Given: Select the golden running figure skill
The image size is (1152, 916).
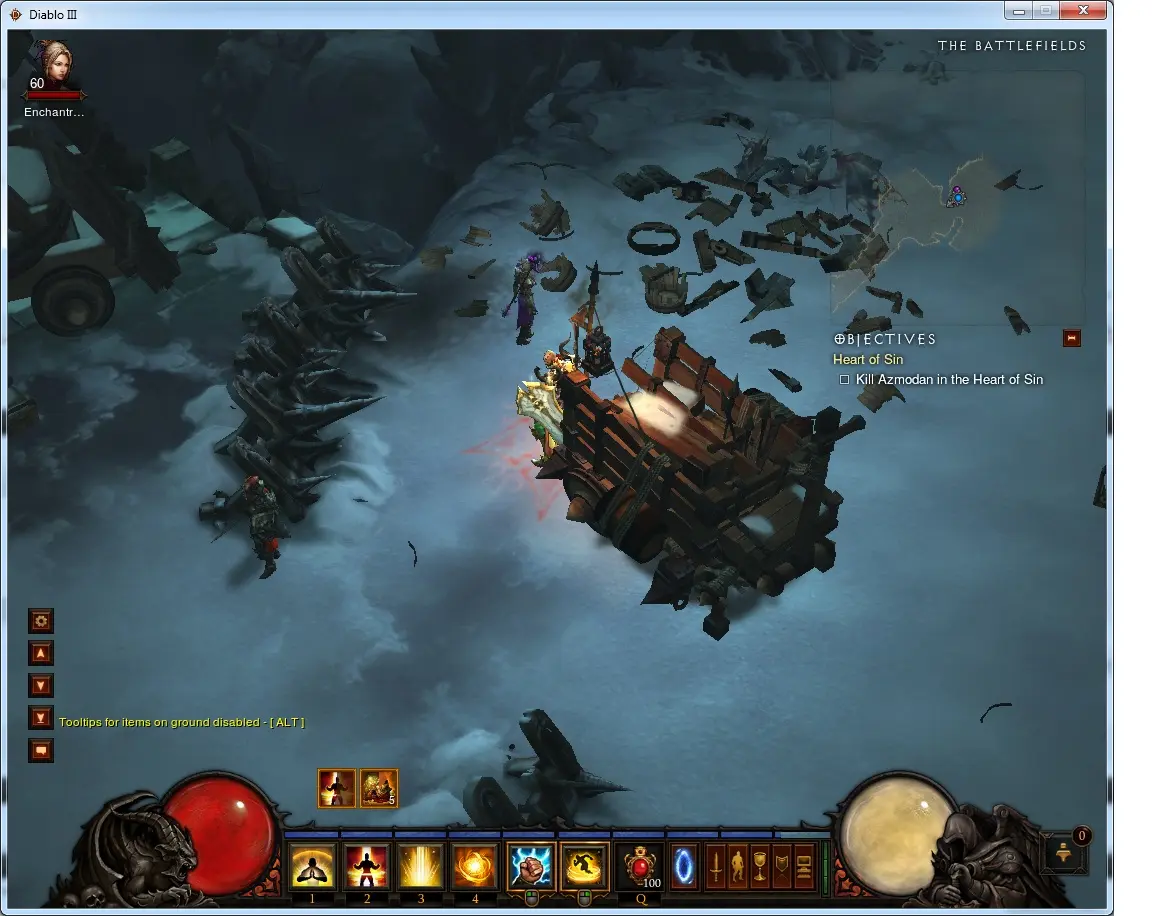Looking at the screenshot, I should pyautogui.click(x=584, y=866).
